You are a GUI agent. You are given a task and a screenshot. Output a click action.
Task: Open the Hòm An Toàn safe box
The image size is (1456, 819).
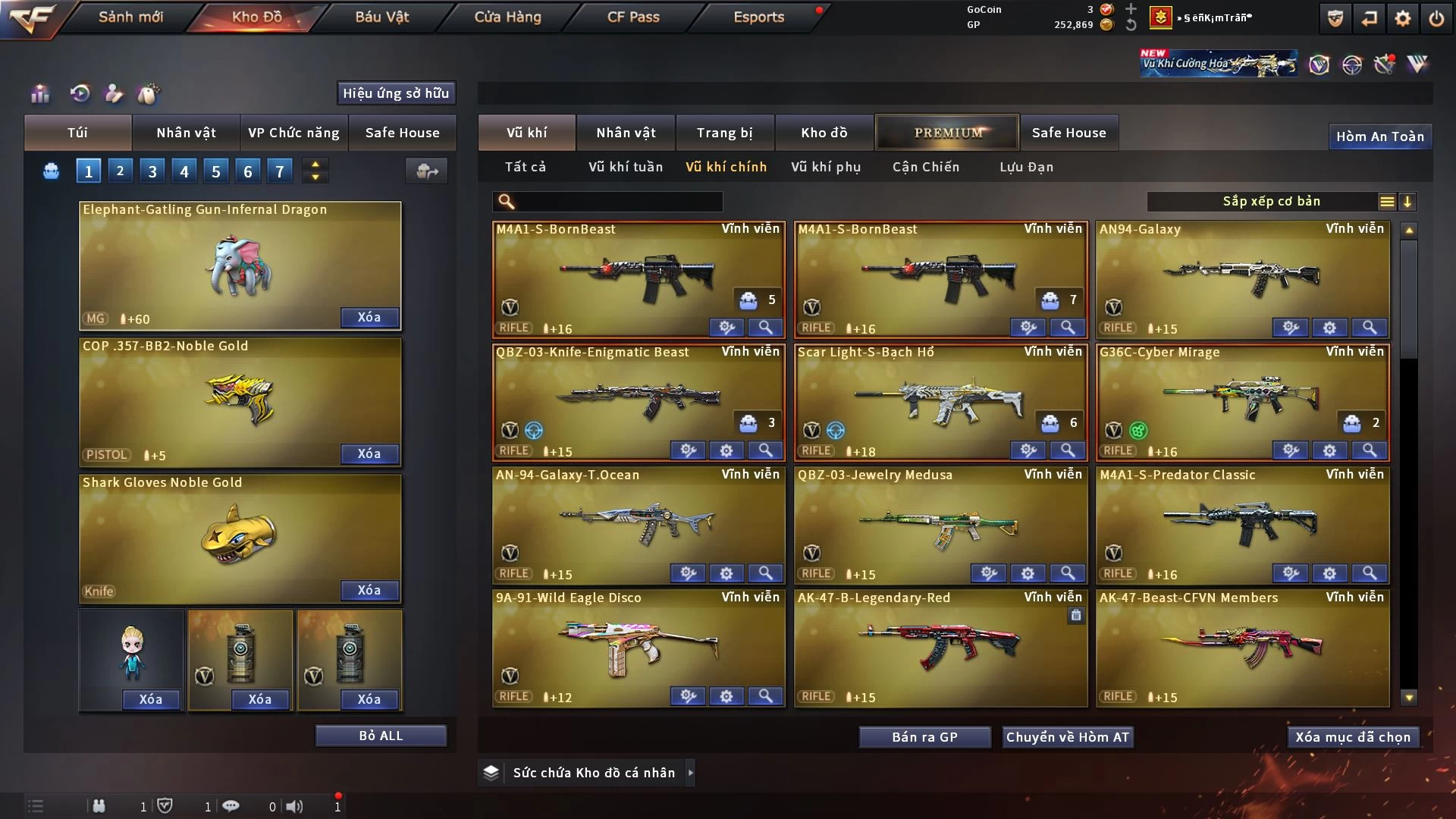1379,136
